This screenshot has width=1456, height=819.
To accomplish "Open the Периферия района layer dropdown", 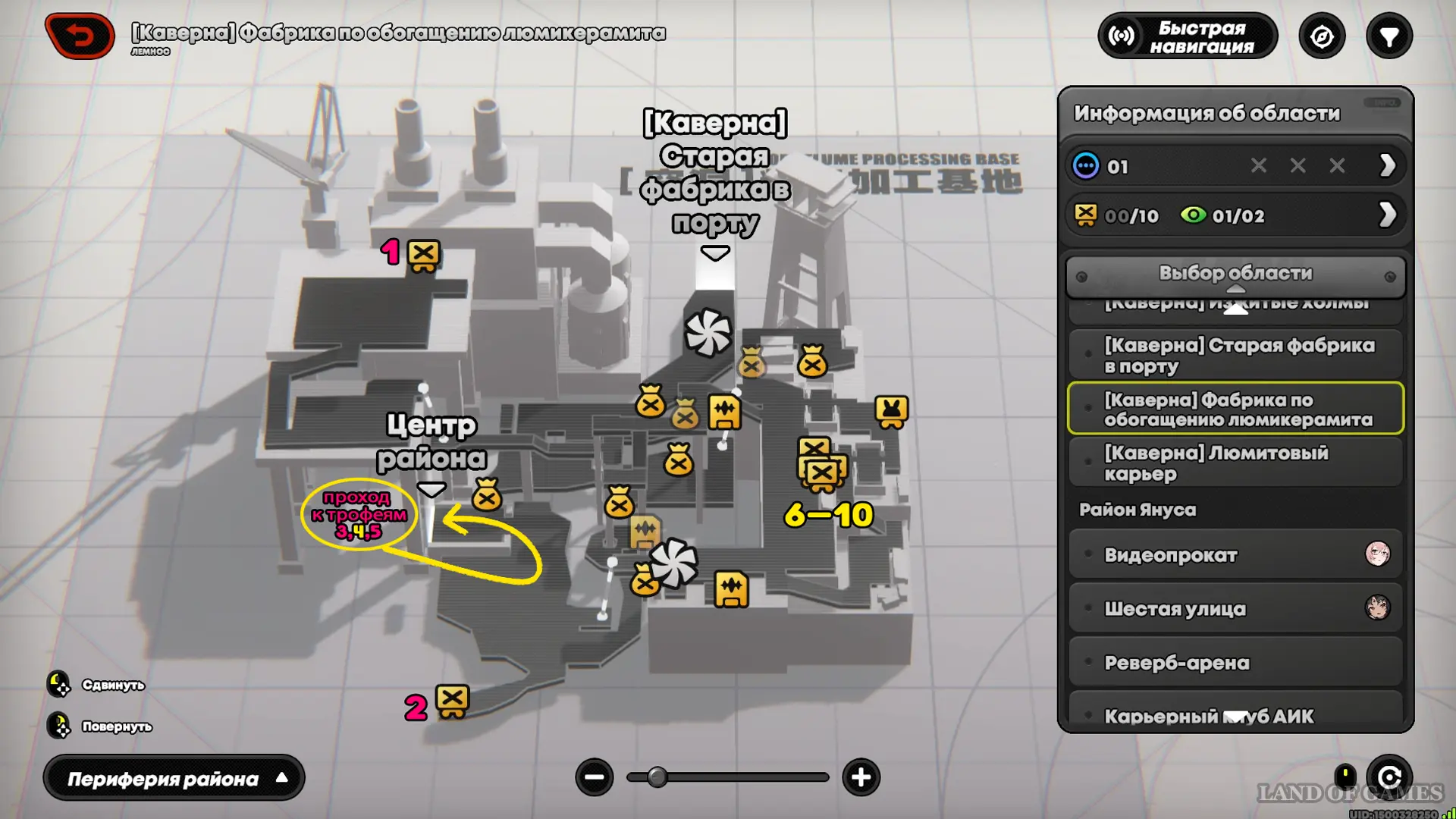I will tap(174, 779).
